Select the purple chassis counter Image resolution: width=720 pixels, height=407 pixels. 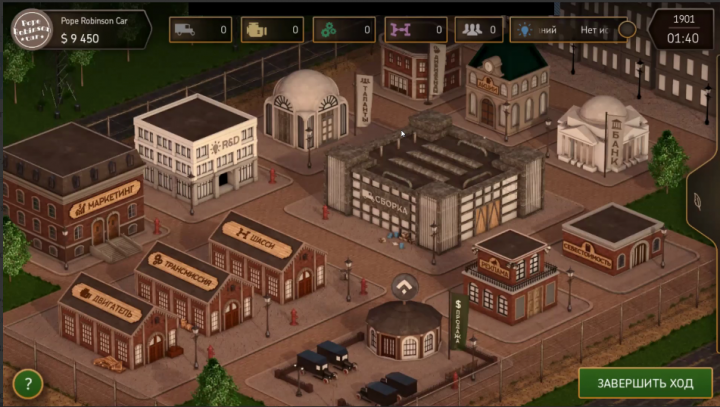coord(415,30)
